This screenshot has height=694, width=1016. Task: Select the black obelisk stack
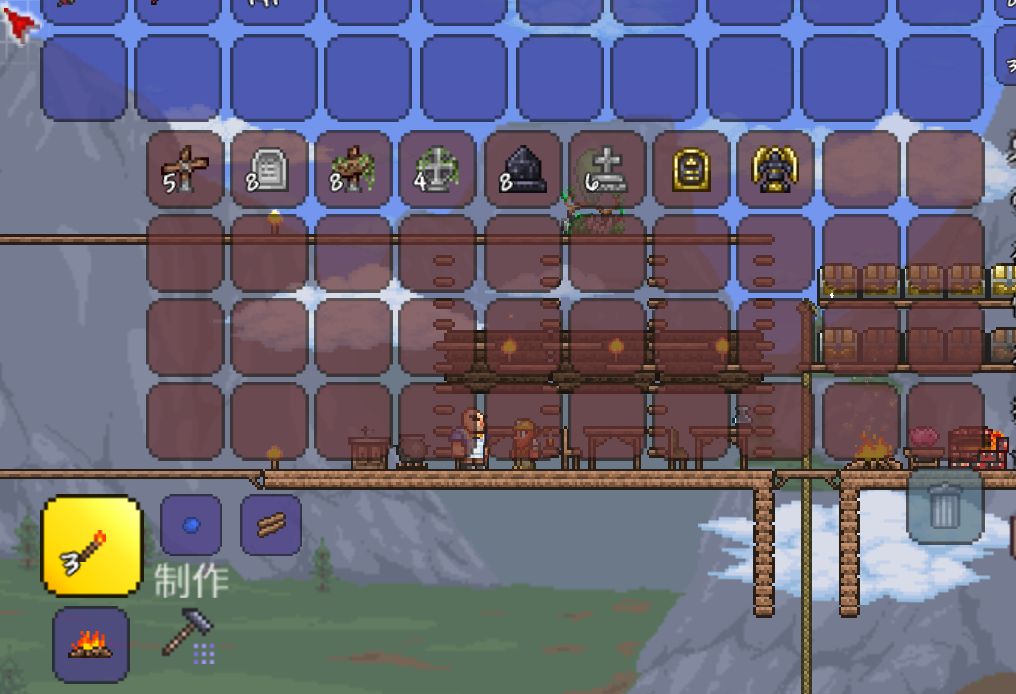523,170
